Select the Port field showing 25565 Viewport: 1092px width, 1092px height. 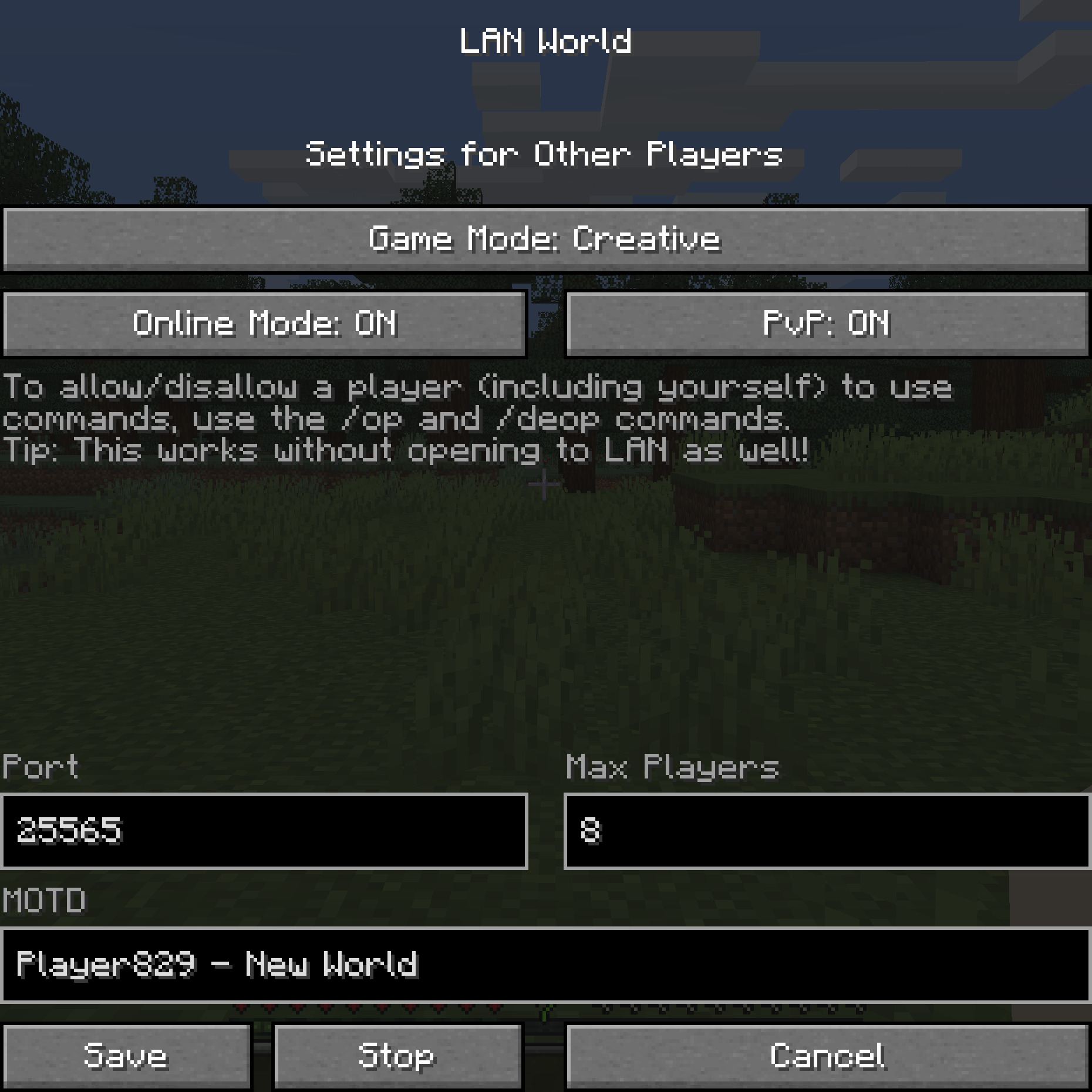point(264,833)
